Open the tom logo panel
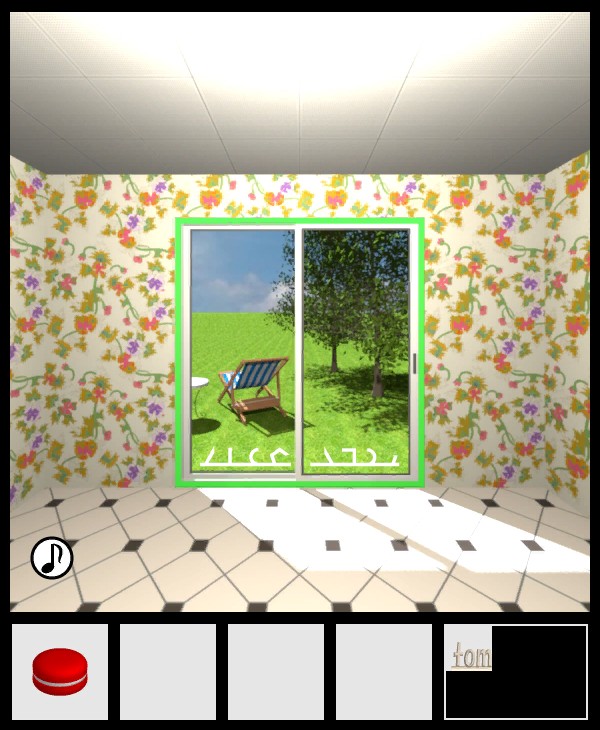 pyautogui.click(x=515, y=671)
